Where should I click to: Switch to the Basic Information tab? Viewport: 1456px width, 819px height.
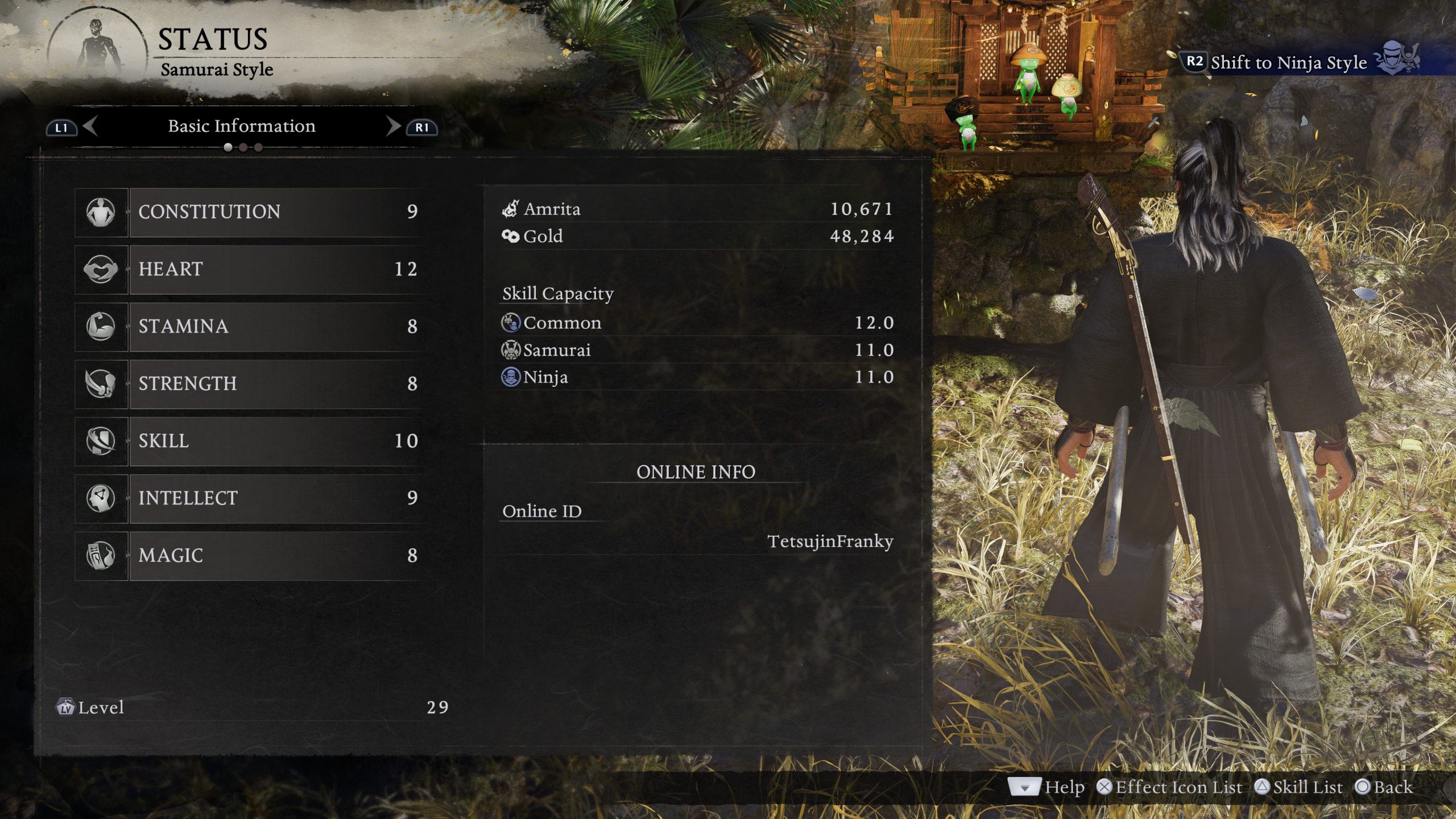(x=241, y=126)
